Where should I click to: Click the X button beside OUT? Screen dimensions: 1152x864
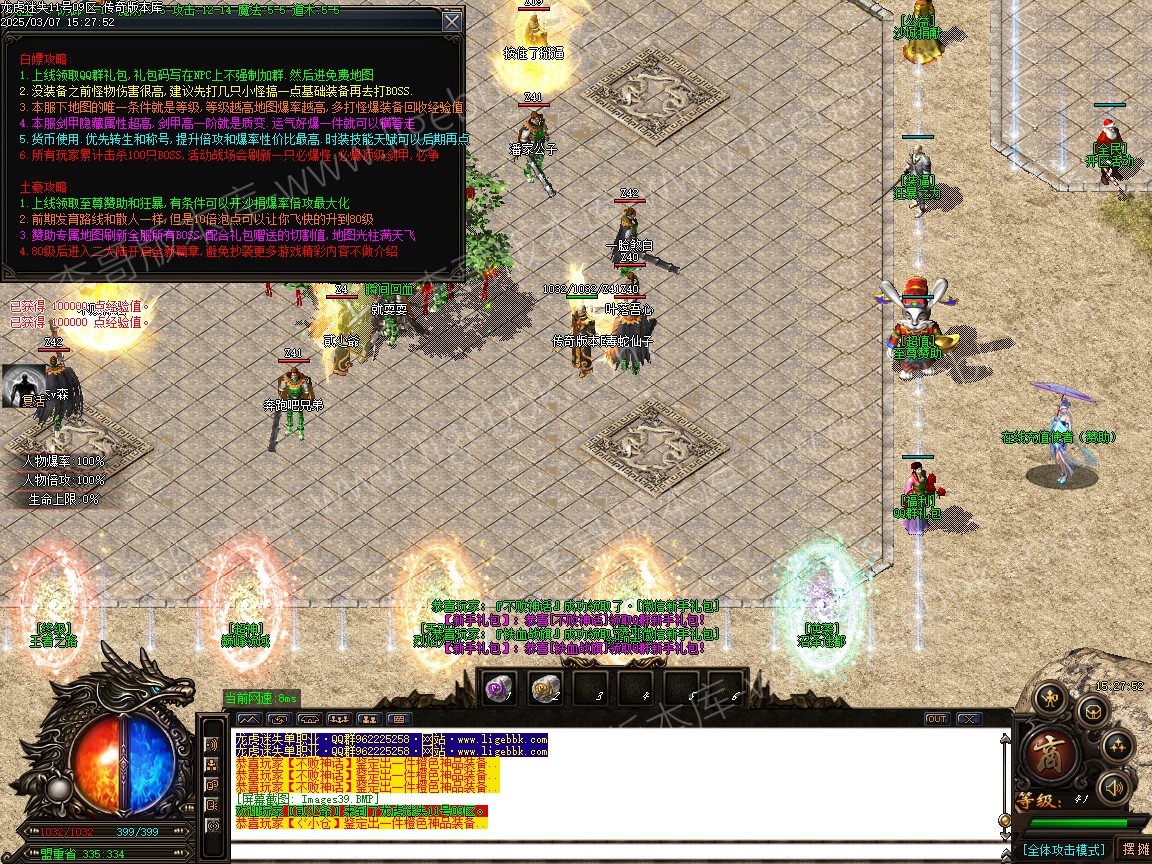click(968, 719)
